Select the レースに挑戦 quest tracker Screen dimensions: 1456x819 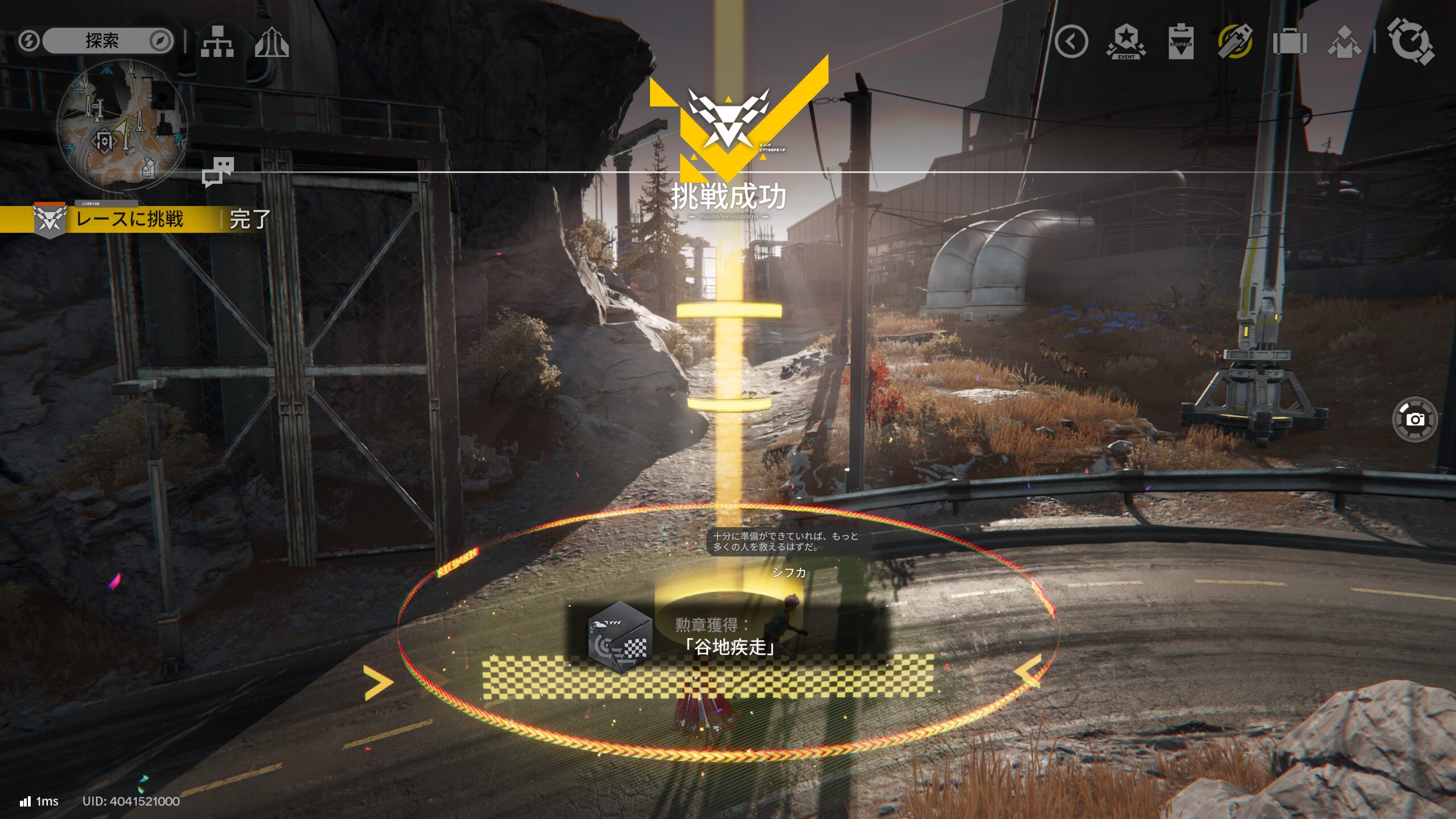pyautogui.click(x=130, y=219)
